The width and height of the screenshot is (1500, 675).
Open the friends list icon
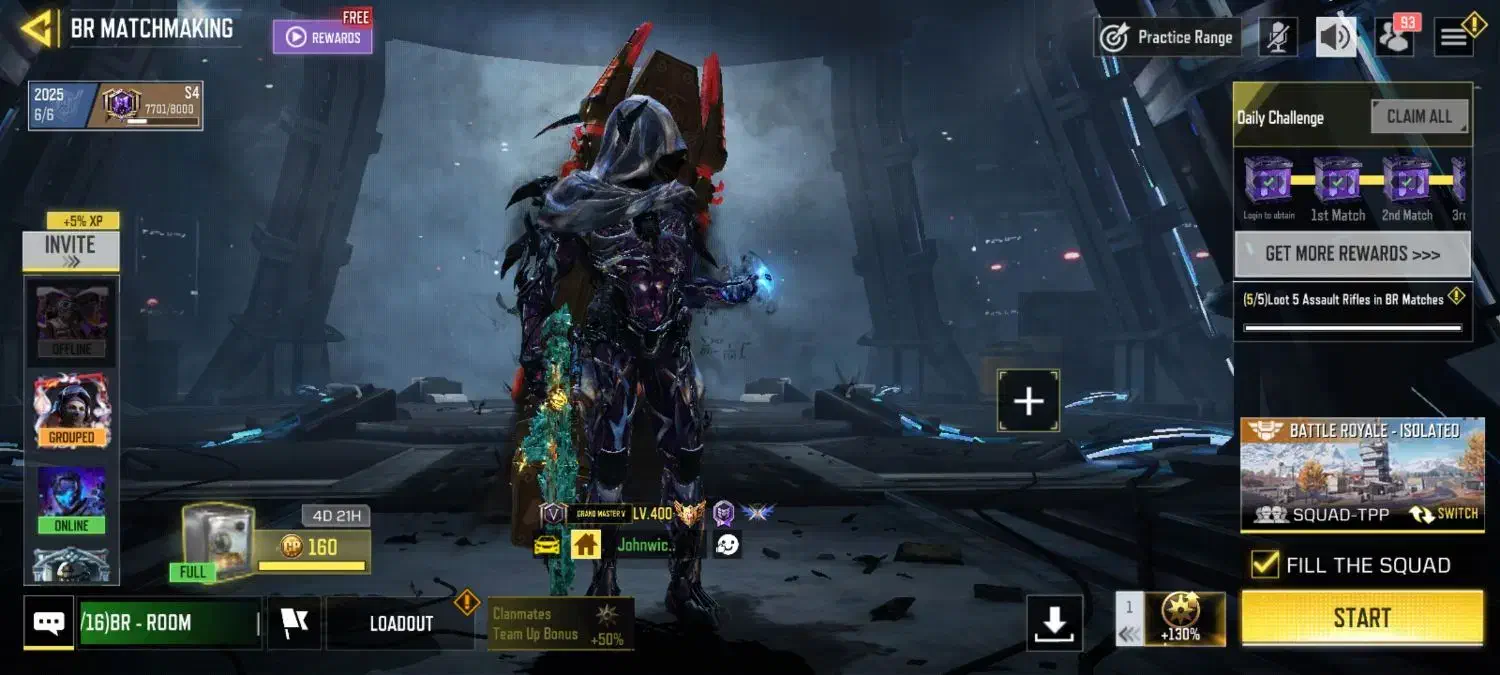[1393, 37]
